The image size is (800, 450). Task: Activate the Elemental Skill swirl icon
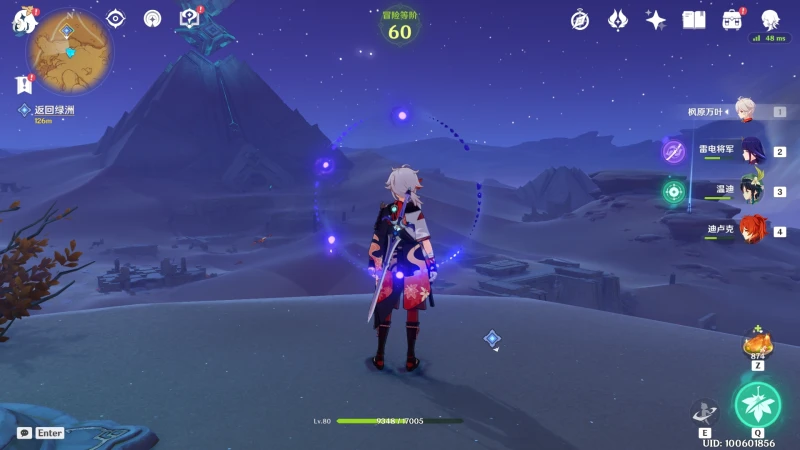pos(705,412)
